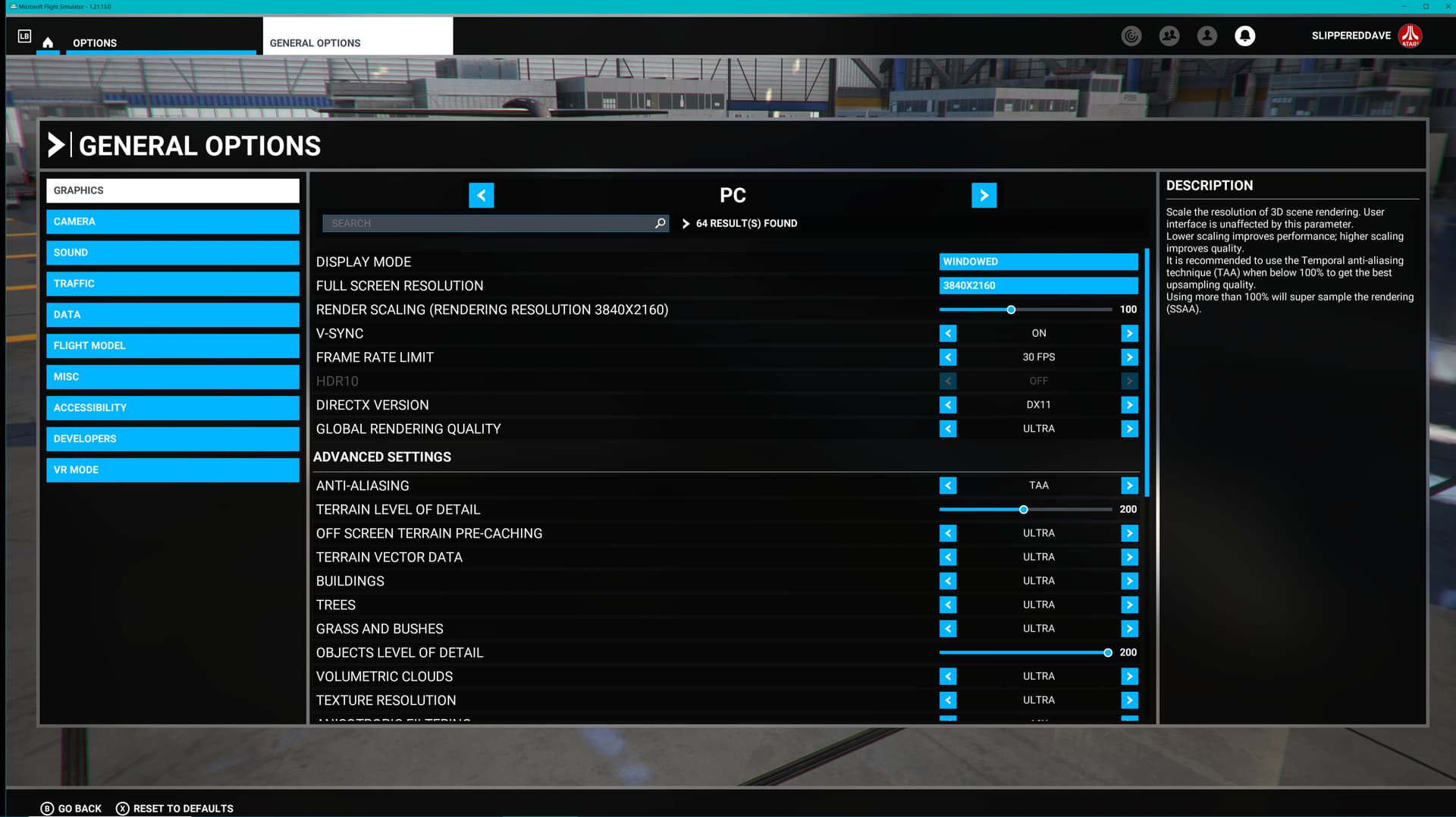Switch V-SYNC off using its right arrow

pos(1129,333)
